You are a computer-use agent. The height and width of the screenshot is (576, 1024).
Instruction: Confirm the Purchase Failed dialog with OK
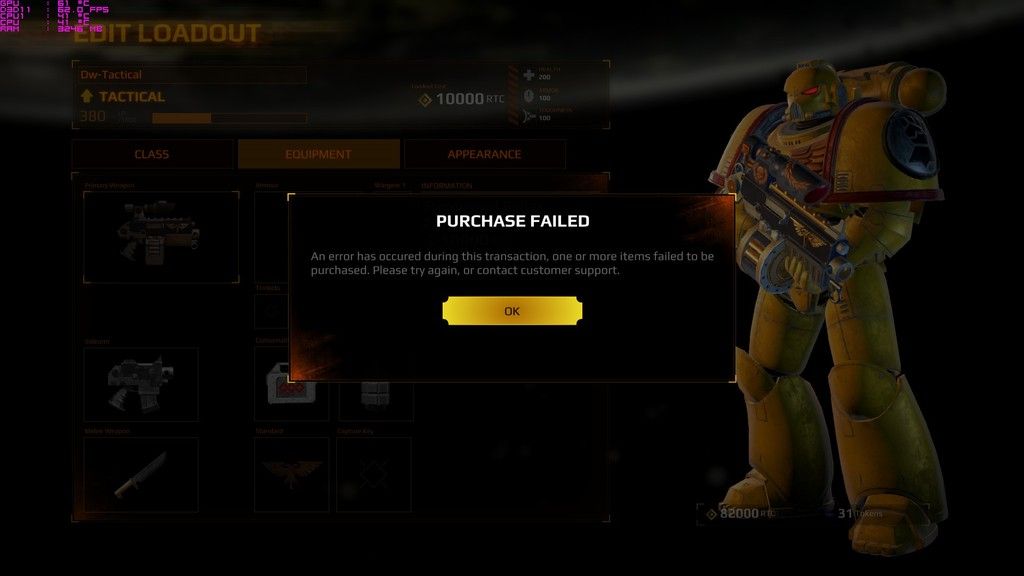[x=512, y=311]
